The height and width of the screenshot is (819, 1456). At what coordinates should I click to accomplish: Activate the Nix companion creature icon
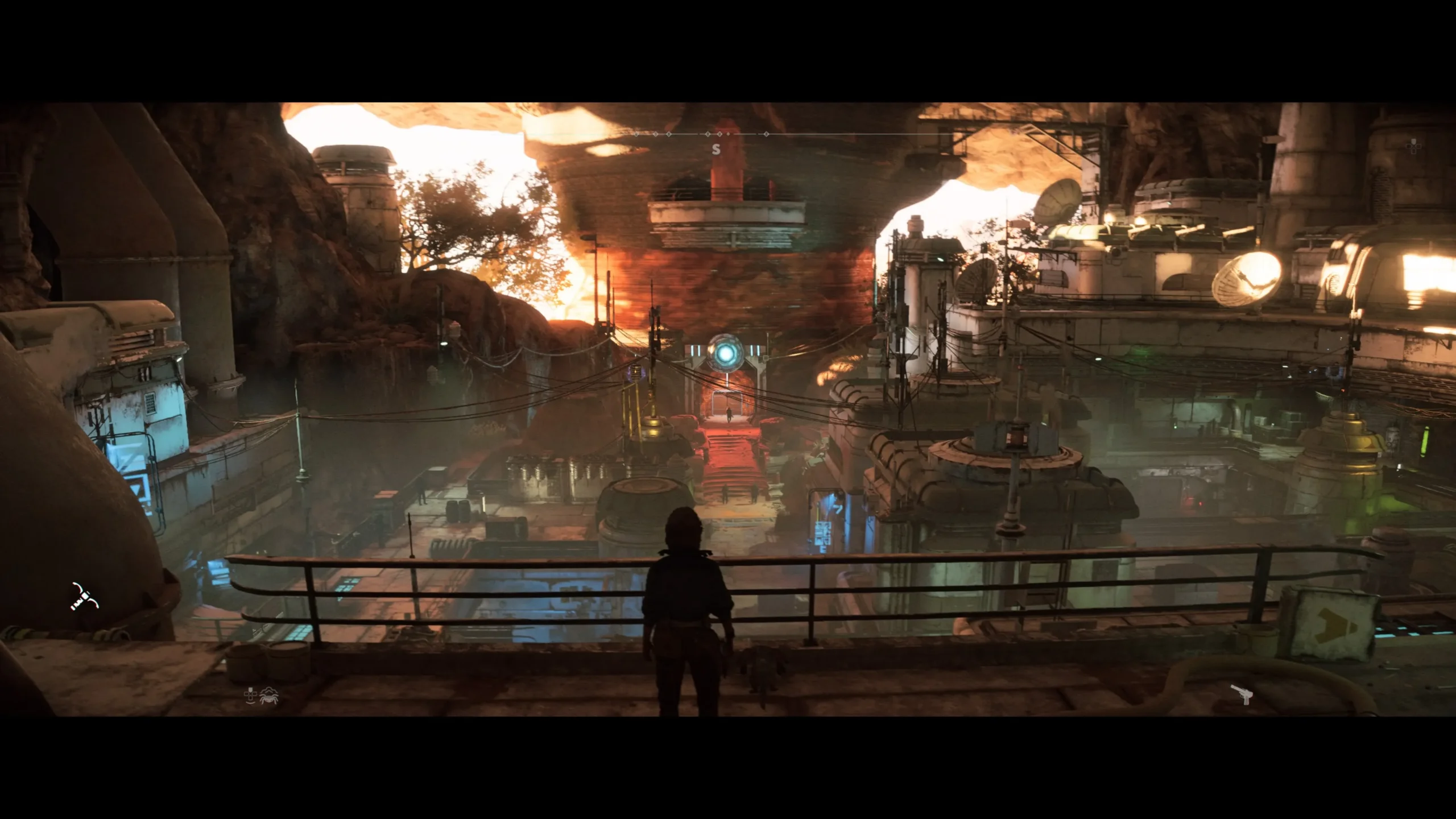tap(268, 696)
